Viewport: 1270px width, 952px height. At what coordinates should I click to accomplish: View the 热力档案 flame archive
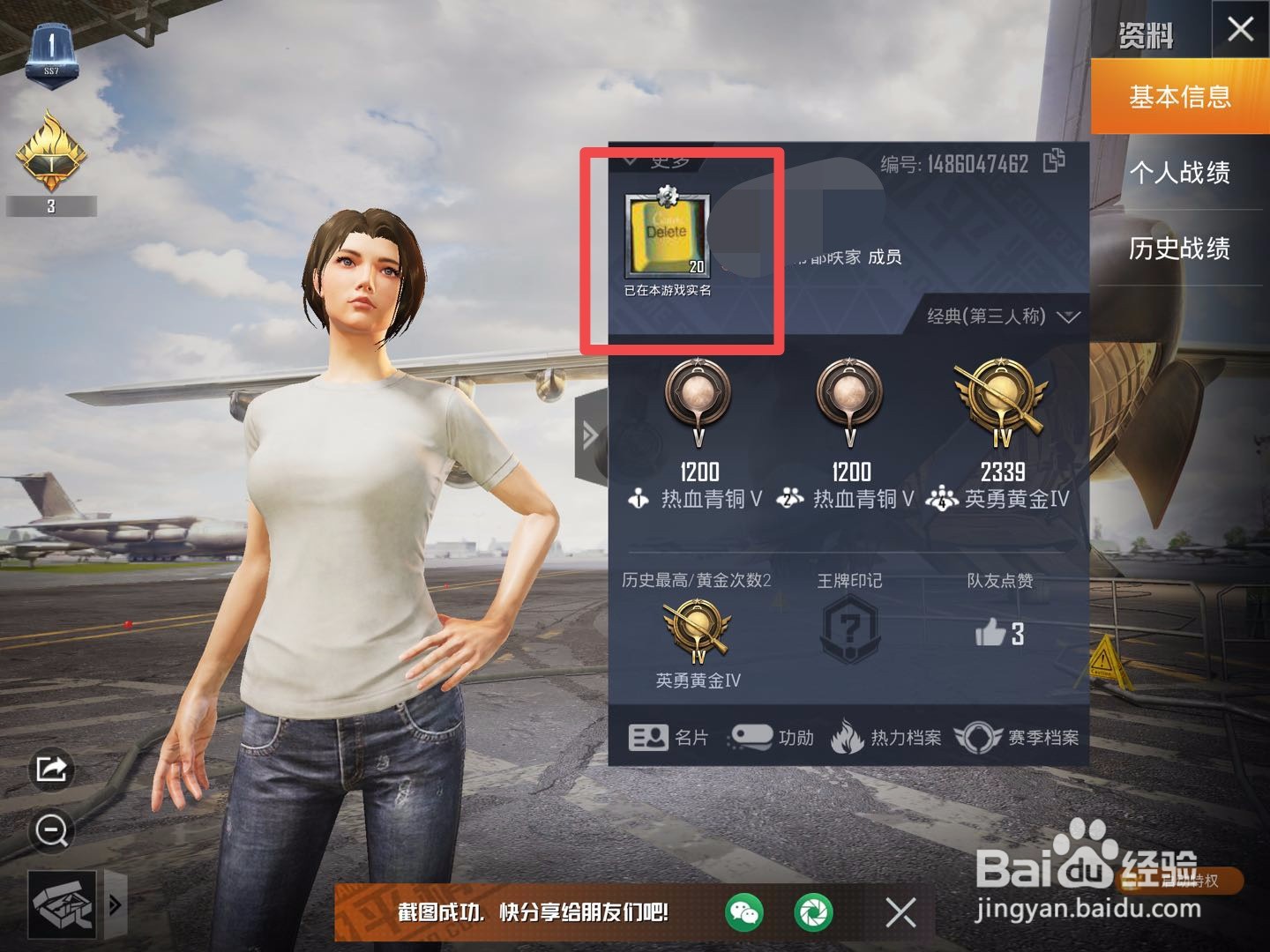pos(891,738)
